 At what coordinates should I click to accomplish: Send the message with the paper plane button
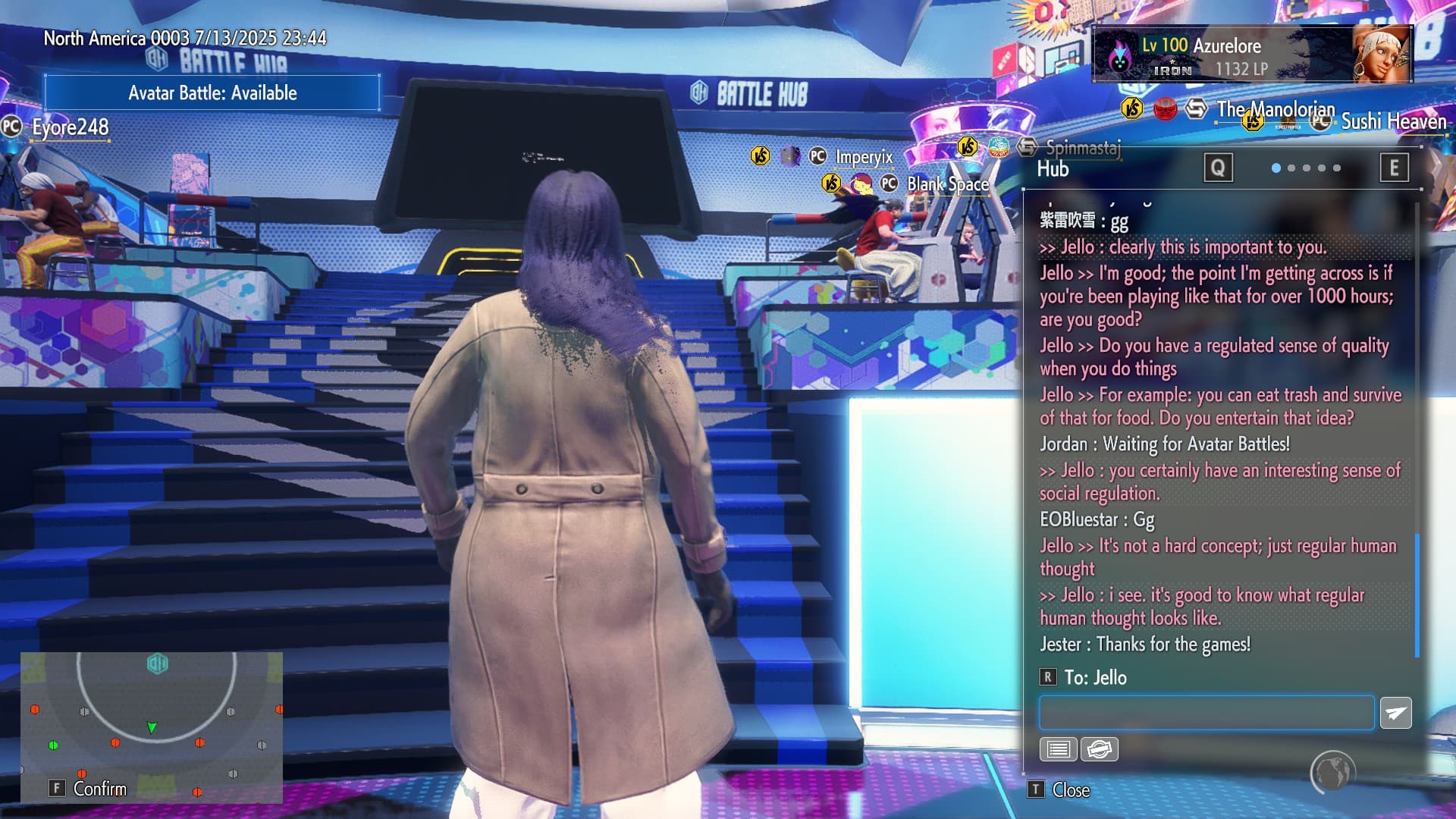click(1395, 714)
